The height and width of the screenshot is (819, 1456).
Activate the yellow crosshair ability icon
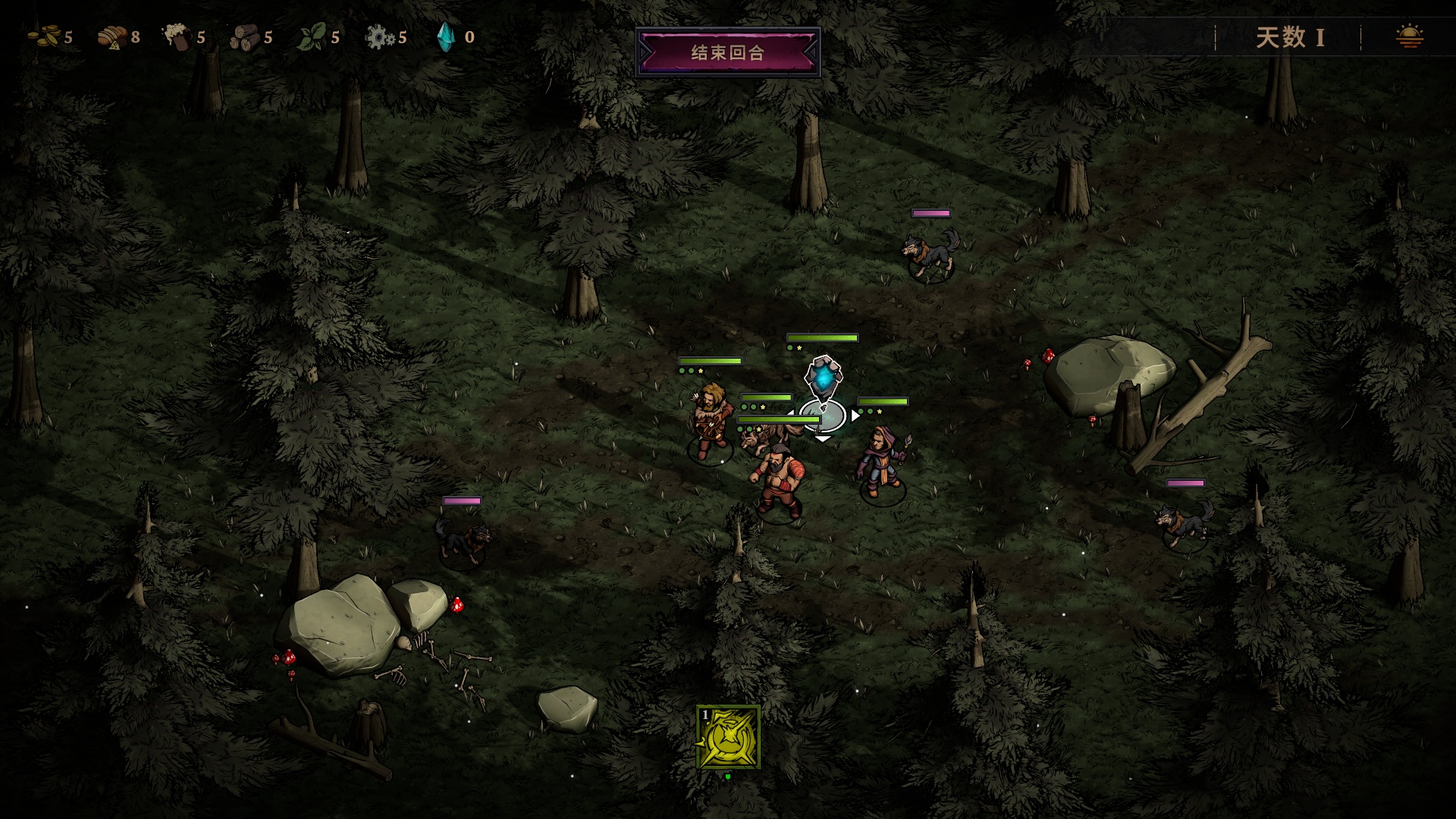click(x=728, y=737)
